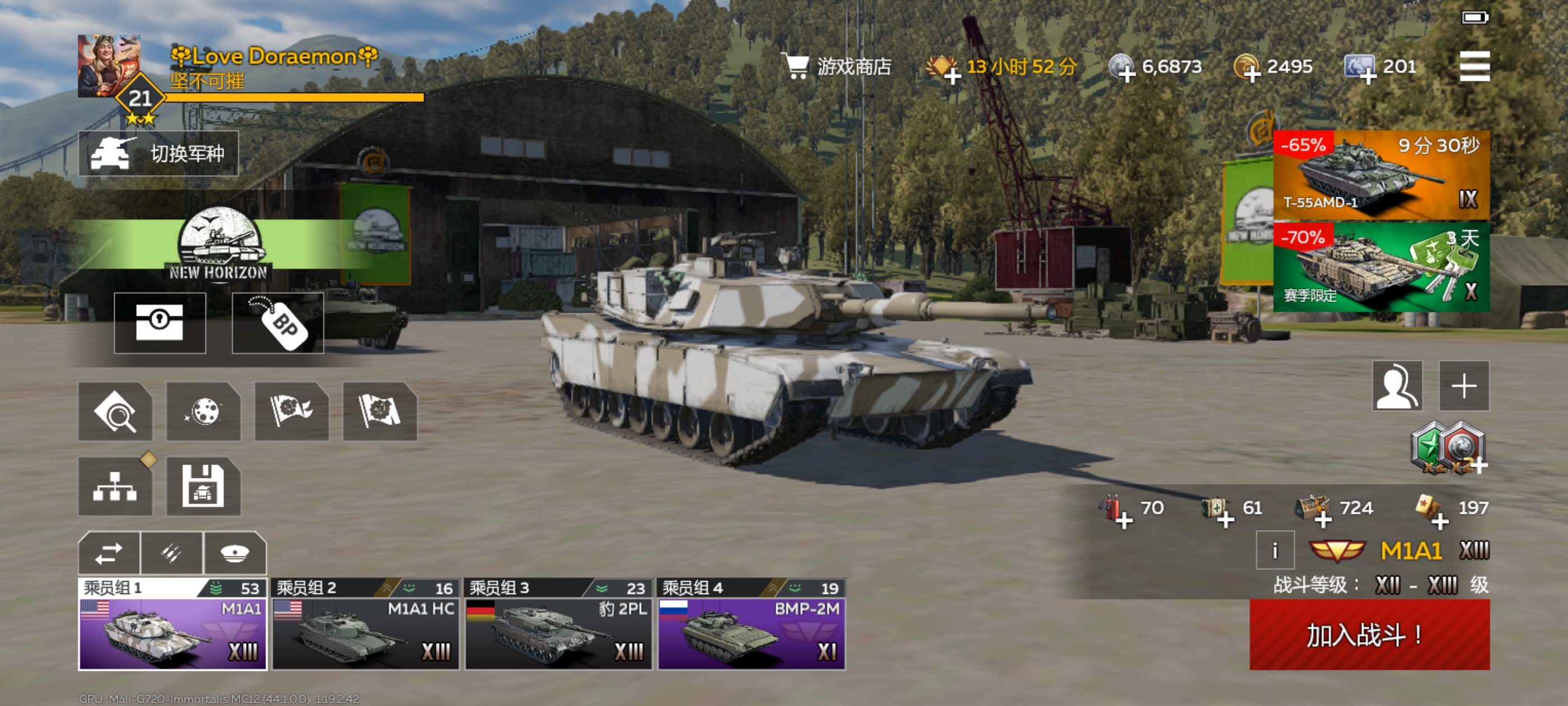Open the save loadout floppy icon
This screenshot has width=1568, height=706.
[x=203, y=486]
